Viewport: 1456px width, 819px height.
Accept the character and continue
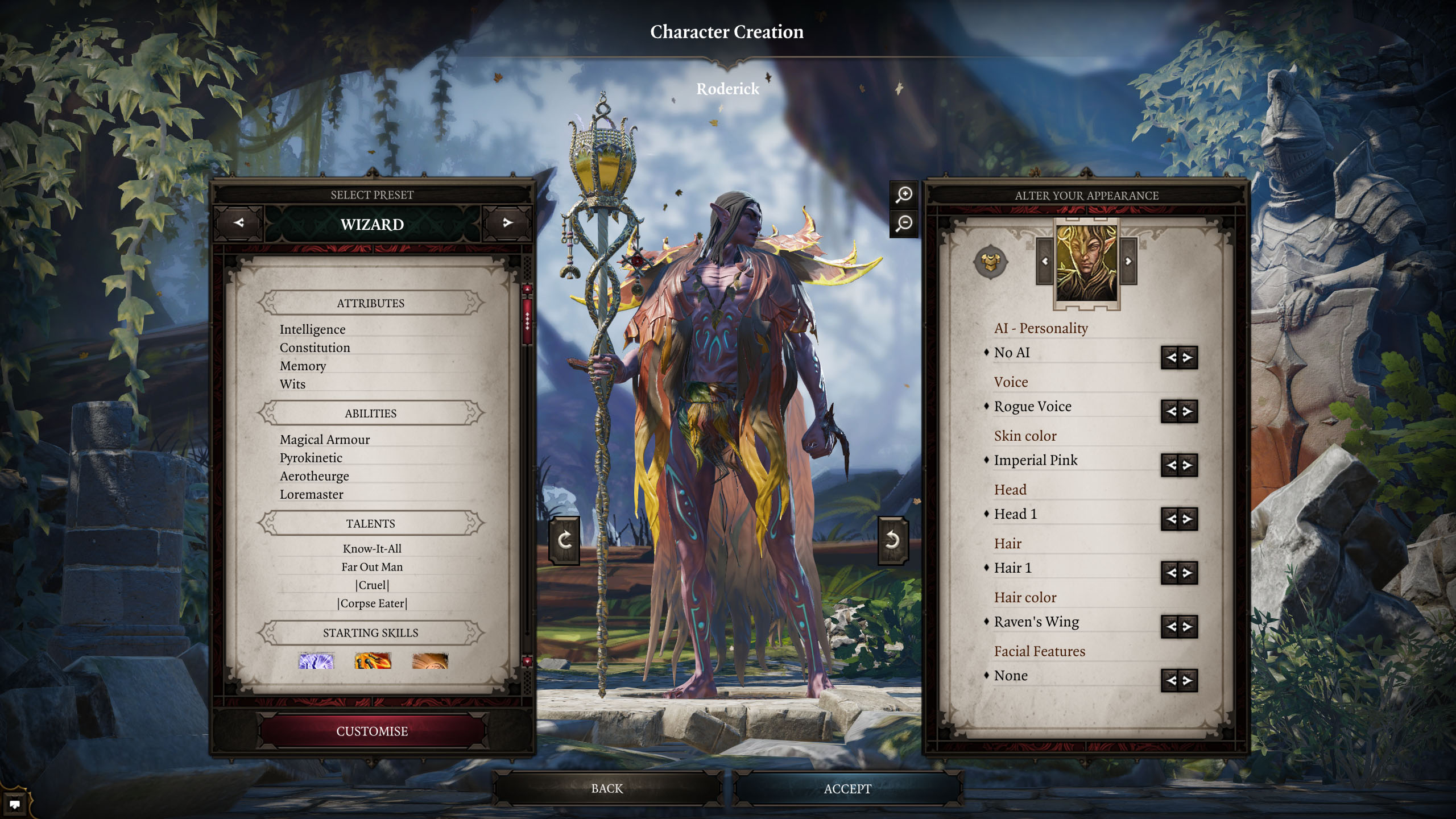[847, 789]
